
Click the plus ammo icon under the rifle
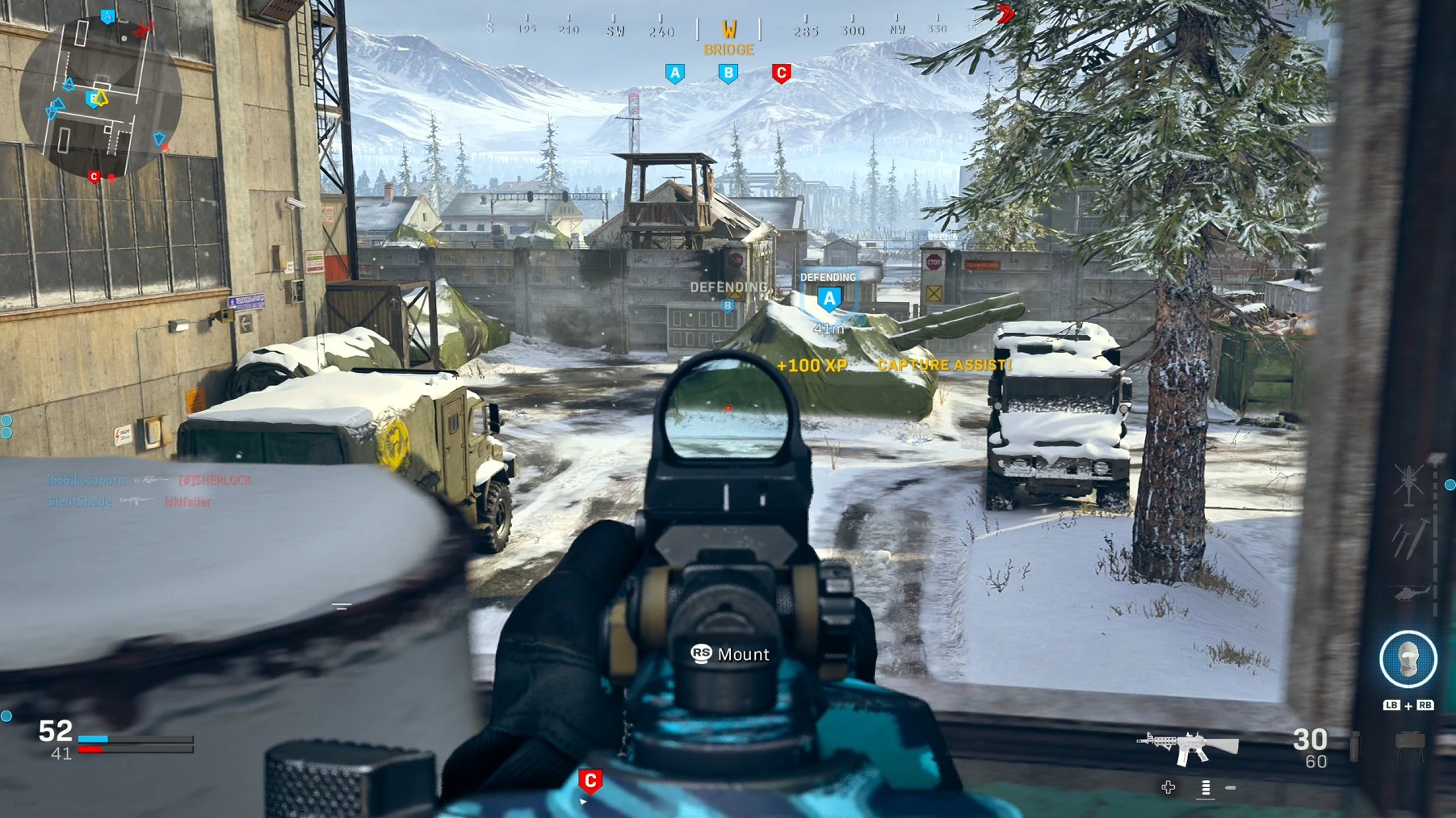click(1168, 789)
